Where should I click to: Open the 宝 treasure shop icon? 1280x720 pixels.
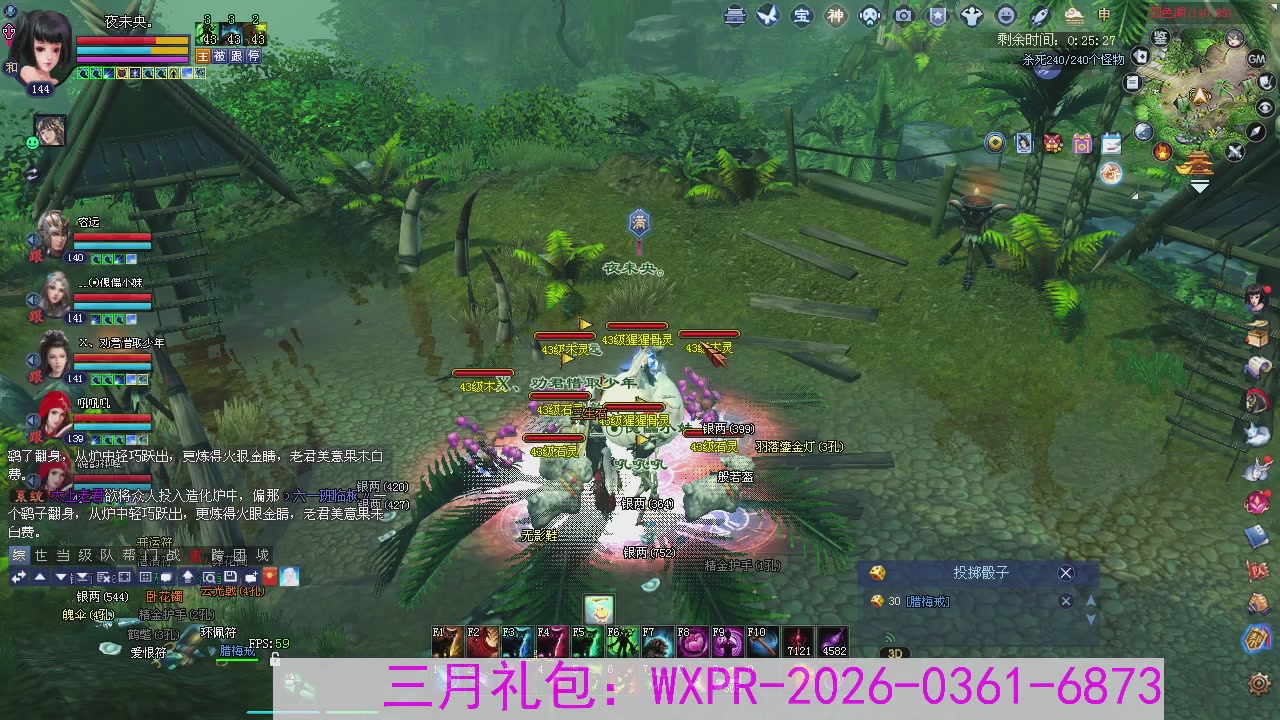click(802, 15)
